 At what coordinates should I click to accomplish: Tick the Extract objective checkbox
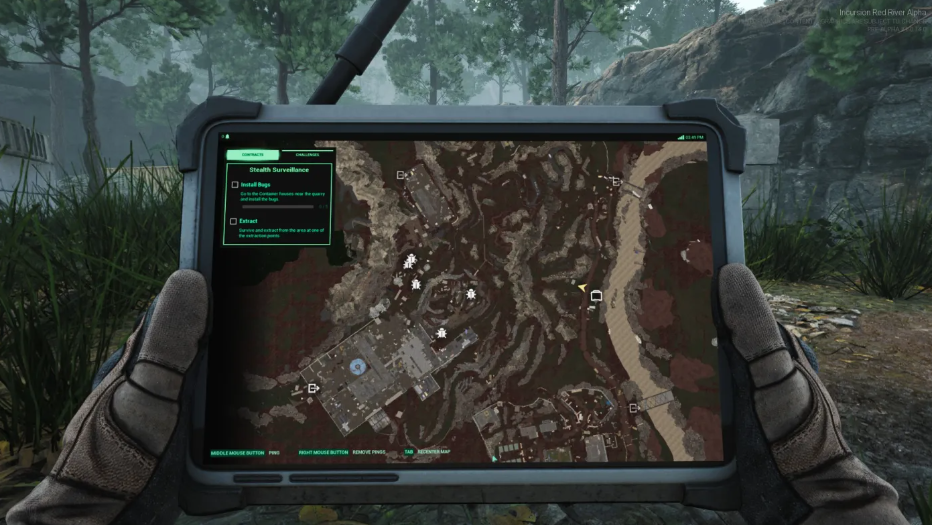pos(234,221)
